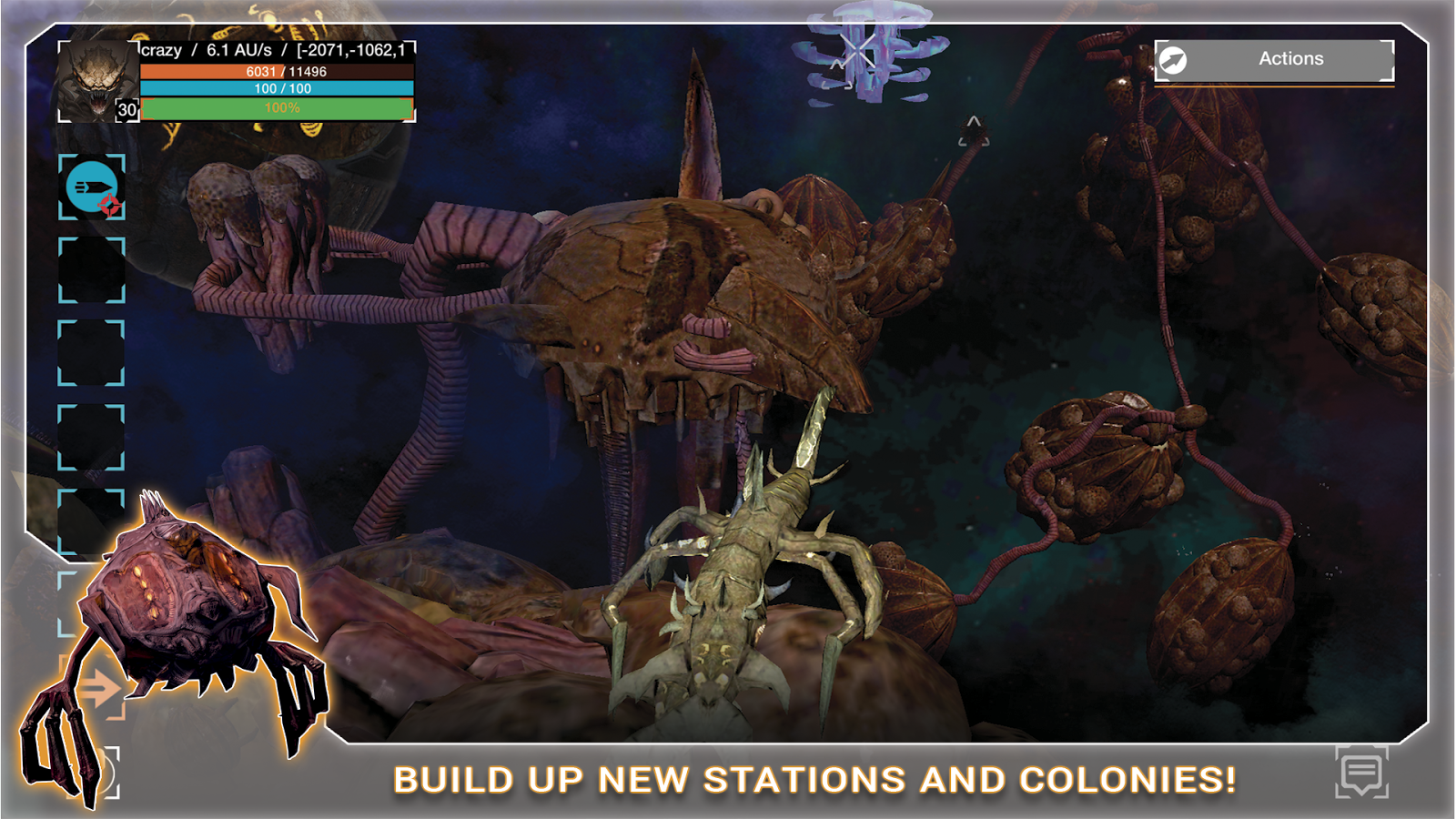Click the compass icon on the Actions bar

coord(1175,58)
